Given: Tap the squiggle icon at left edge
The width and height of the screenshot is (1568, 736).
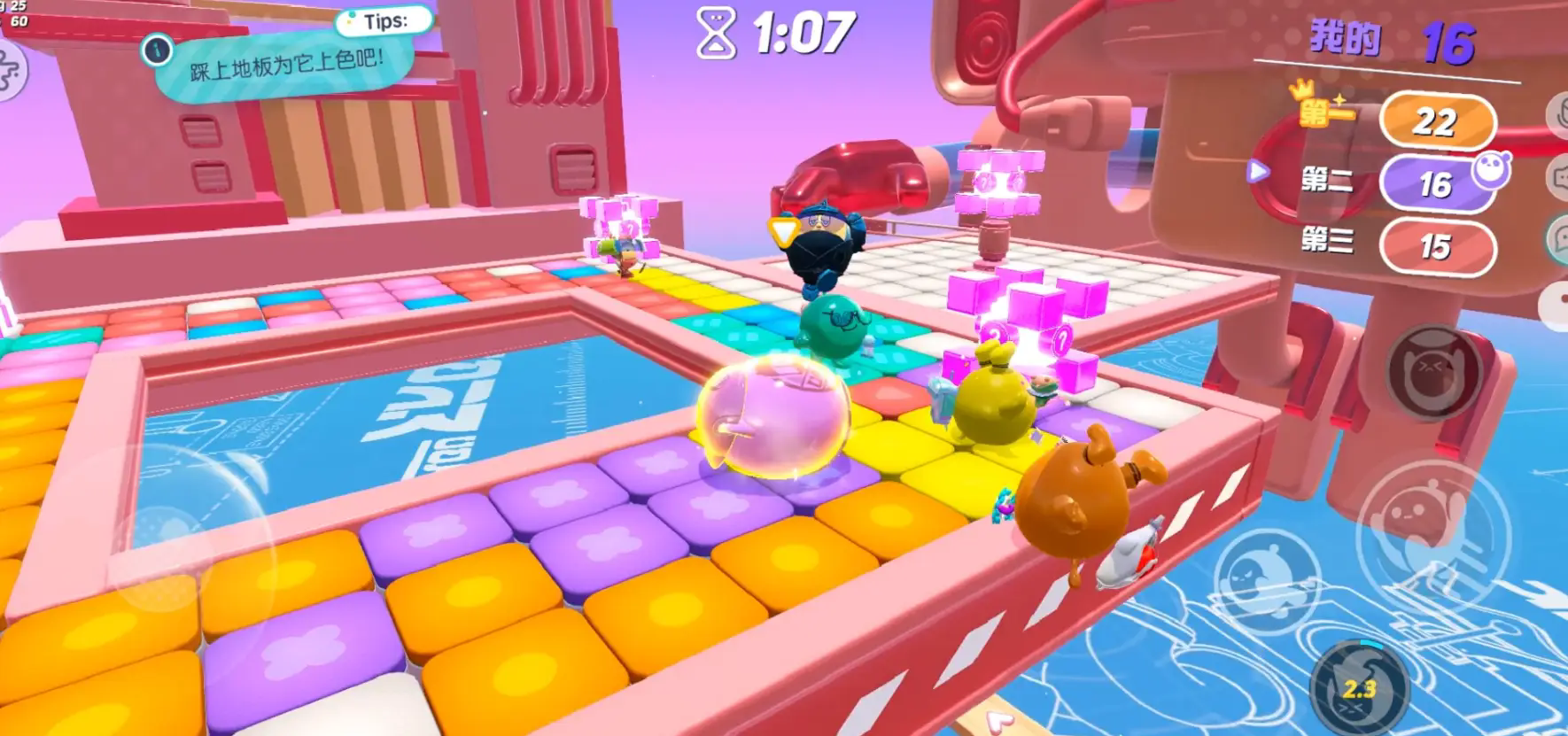Looking at the screenshot, I should 9,71.
